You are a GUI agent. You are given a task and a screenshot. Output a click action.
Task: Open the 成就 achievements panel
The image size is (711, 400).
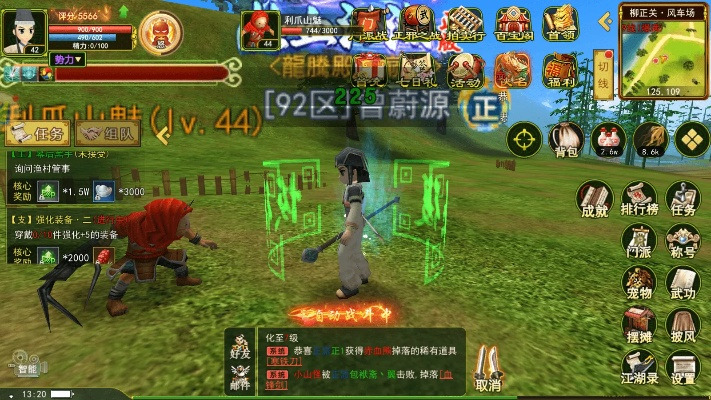coord(594,200)
